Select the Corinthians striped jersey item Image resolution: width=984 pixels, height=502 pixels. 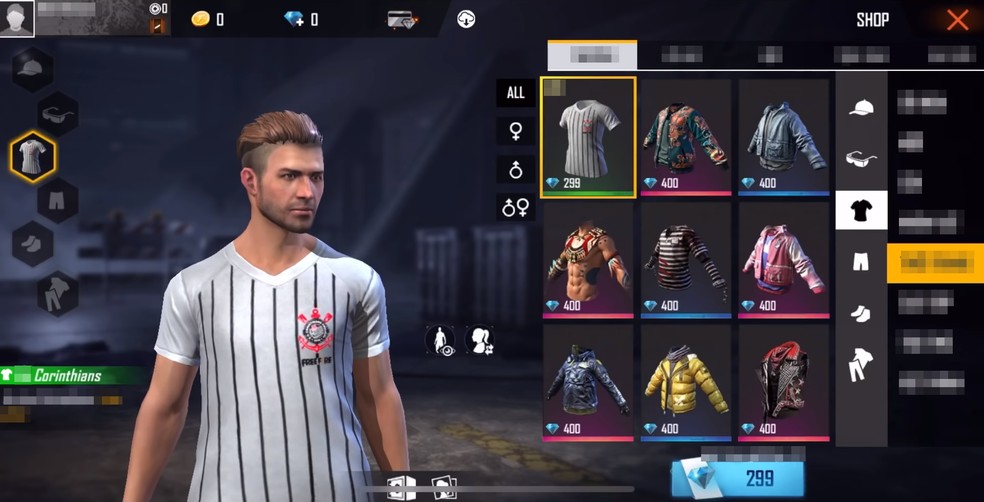[x=588, y=137]
